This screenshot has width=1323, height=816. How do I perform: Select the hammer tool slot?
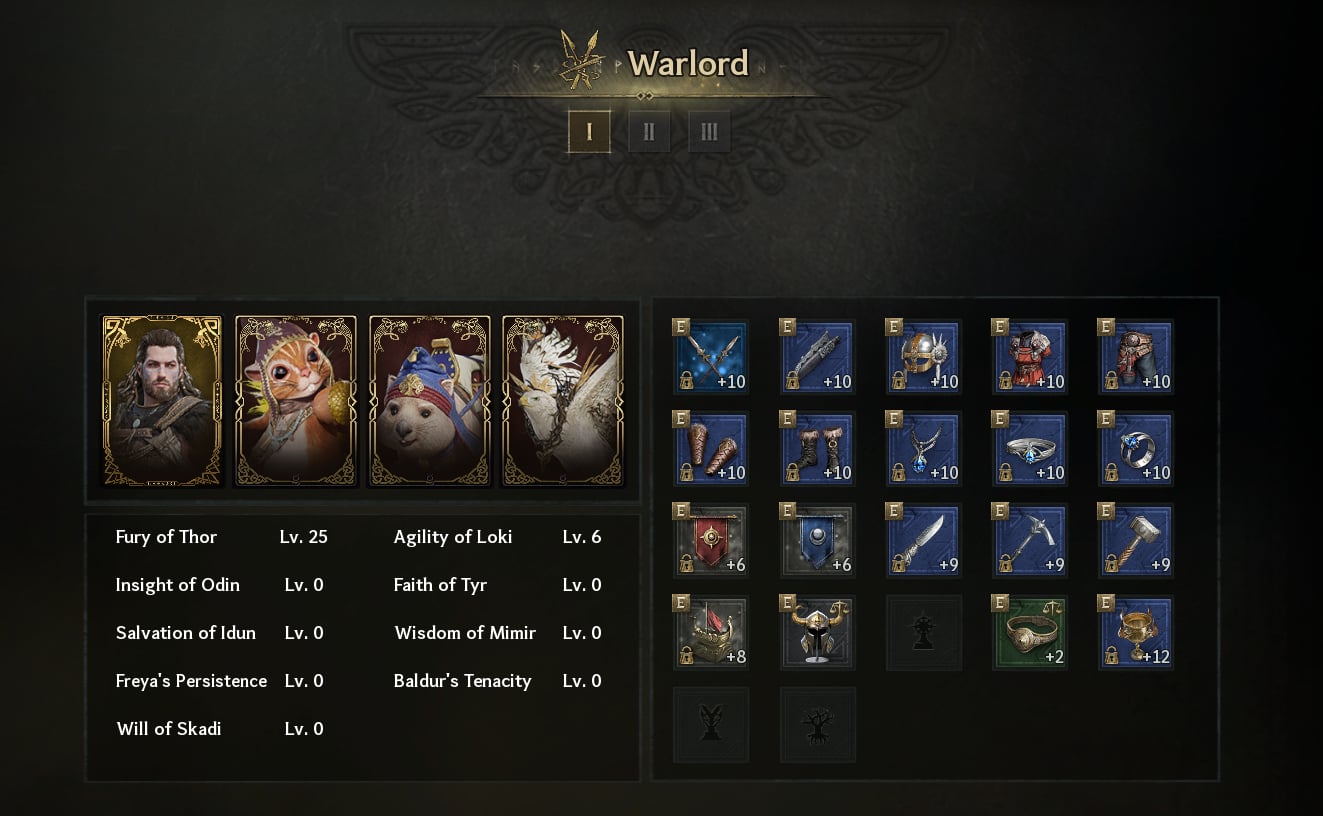(1135, 541)
